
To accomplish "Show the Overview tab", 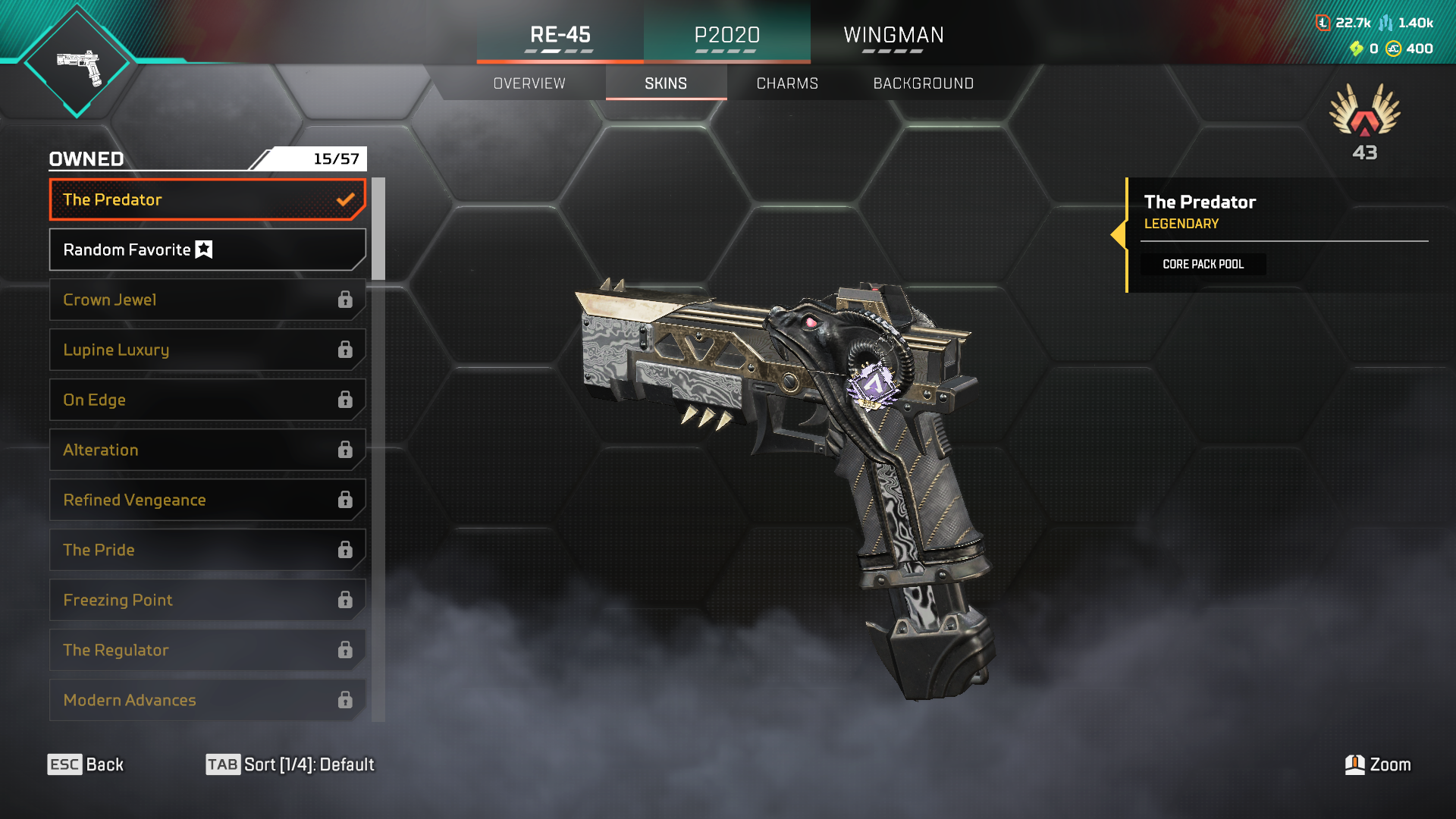I will [x=529, y=83].
